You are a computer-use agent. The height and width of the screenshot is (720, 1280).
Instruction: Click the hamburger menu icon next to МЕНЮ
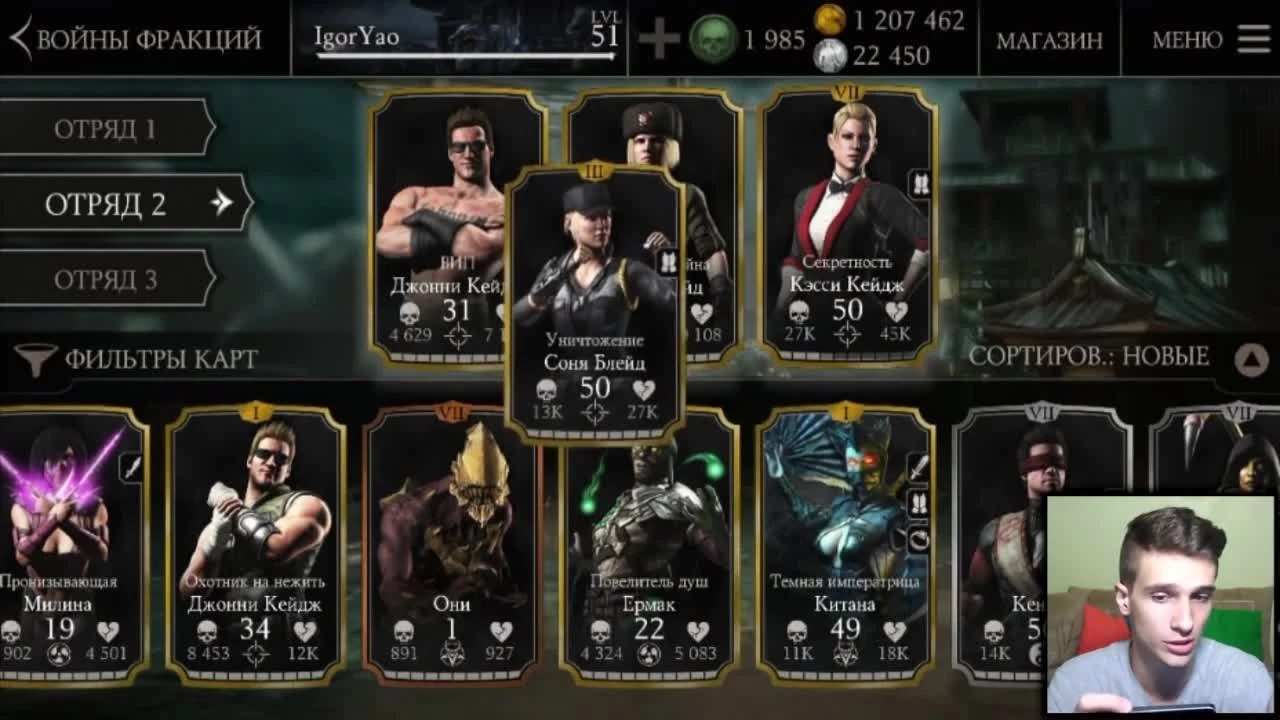tap(1251, 38)
